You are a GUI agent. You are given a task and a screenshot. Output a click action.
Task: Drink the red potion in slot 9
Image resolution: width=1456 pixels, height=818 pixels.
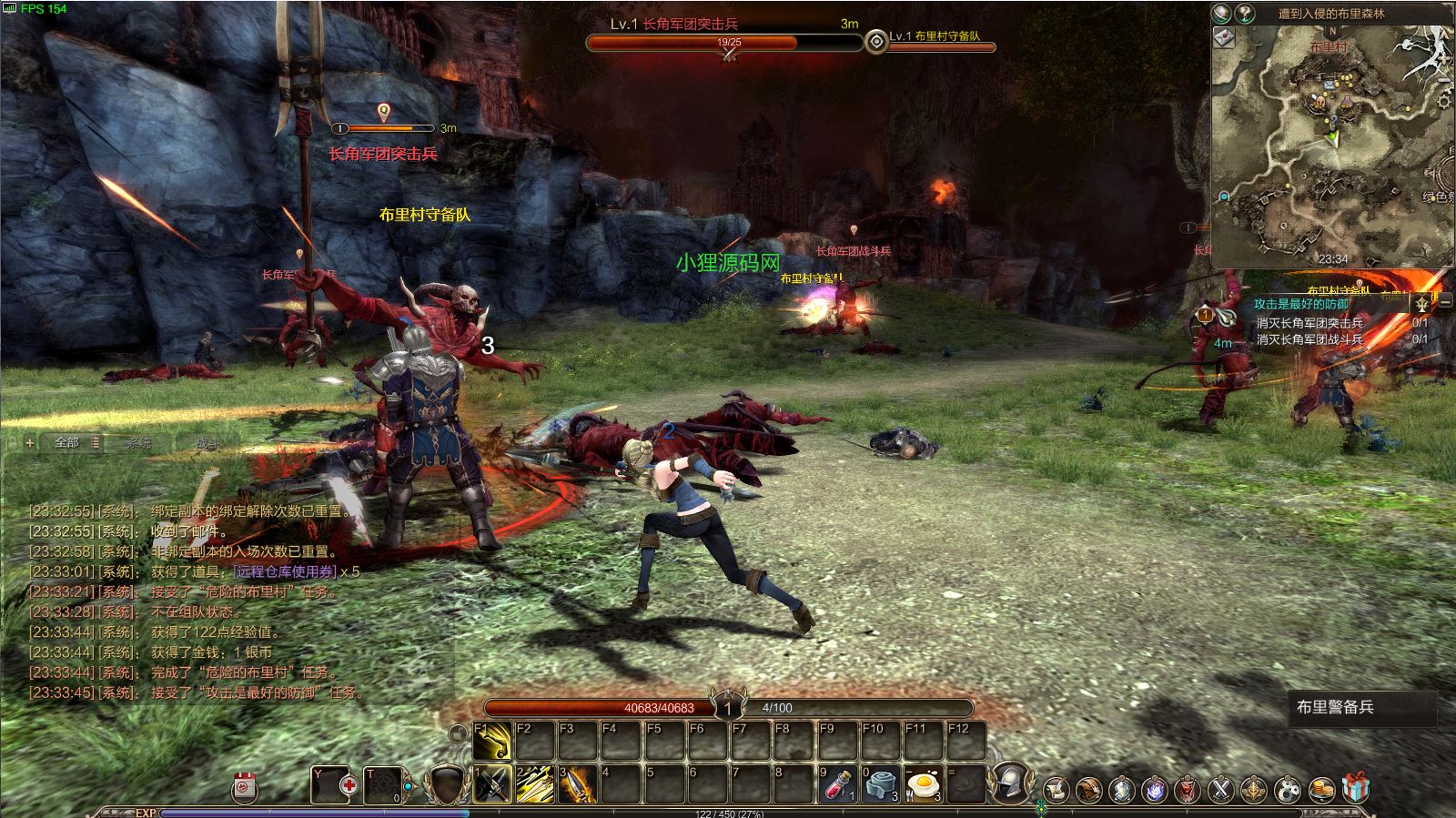tap(837, 784)
